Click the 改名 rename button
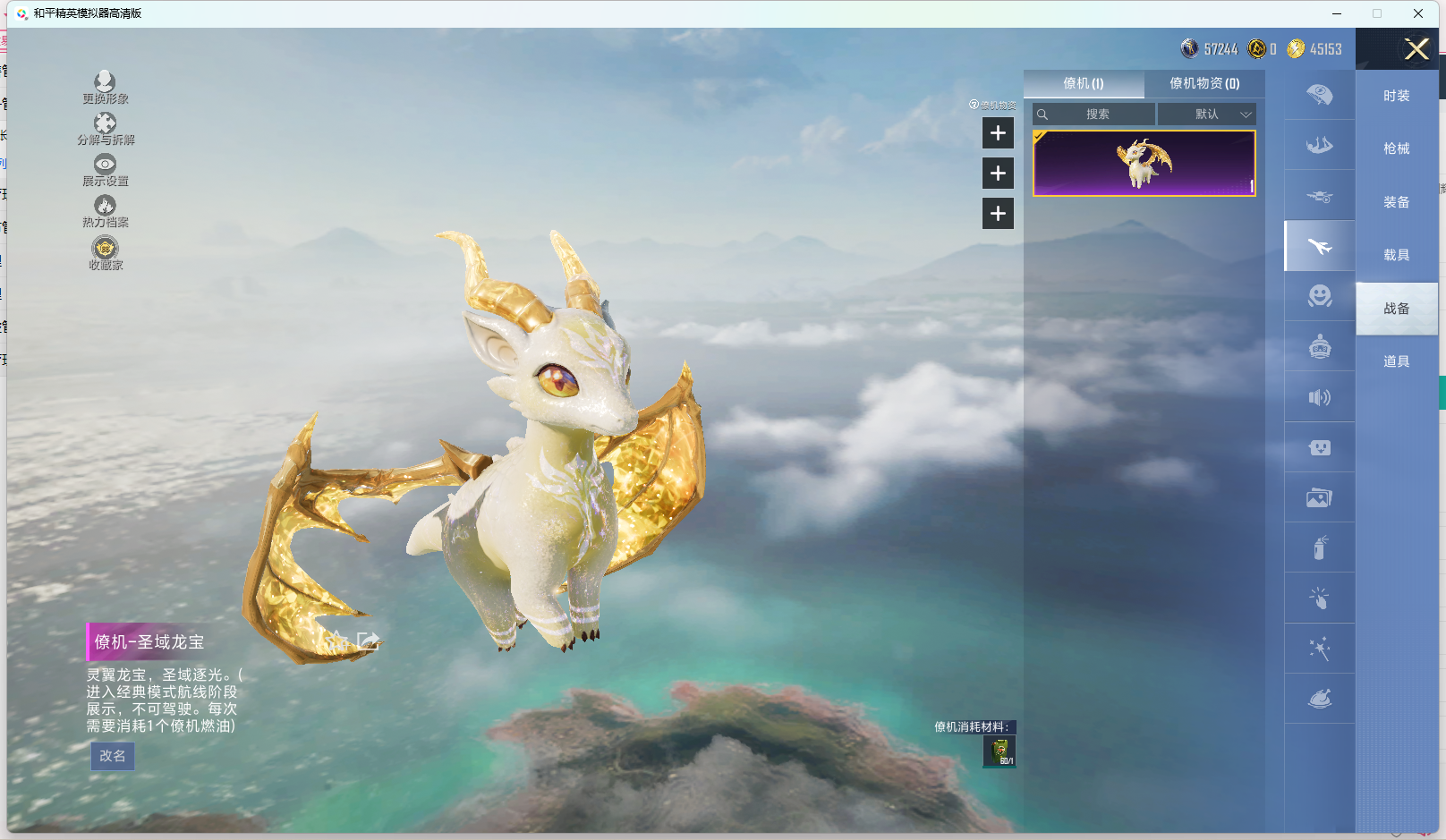 coord(113,756)
